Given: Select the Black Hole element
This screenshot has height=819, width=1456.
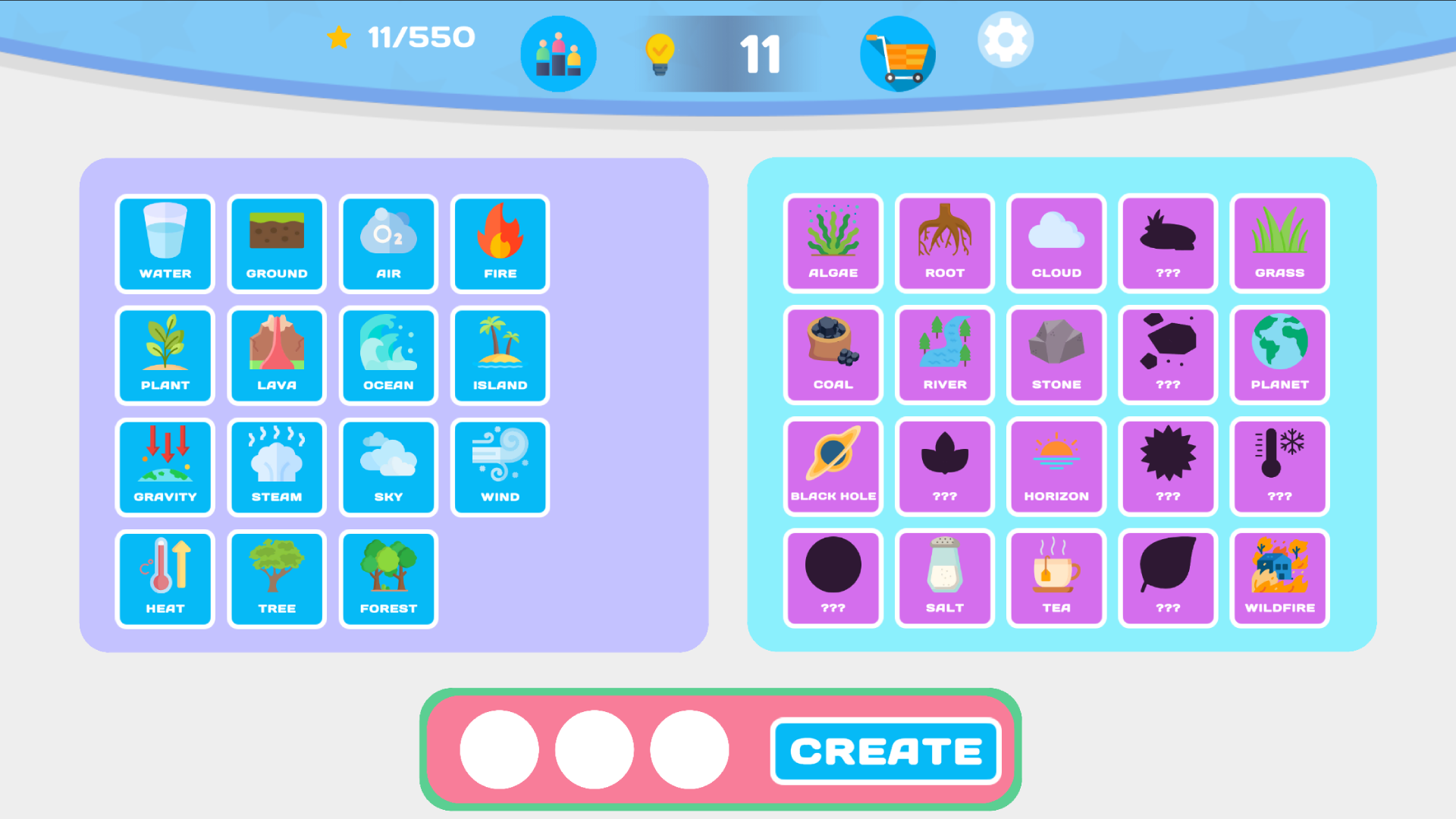Looking at the screenshot, I should point(833,467).
